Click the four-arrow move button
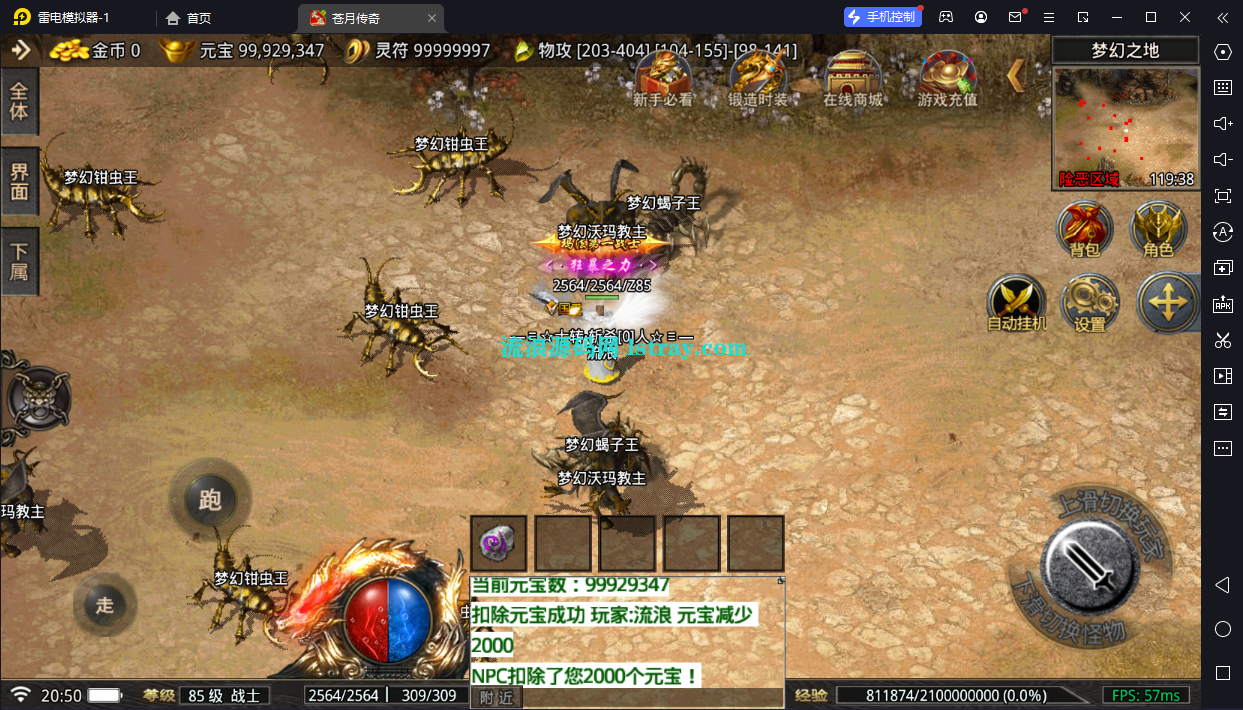Screen dimensions: 1243x710 coord(1166,302)
